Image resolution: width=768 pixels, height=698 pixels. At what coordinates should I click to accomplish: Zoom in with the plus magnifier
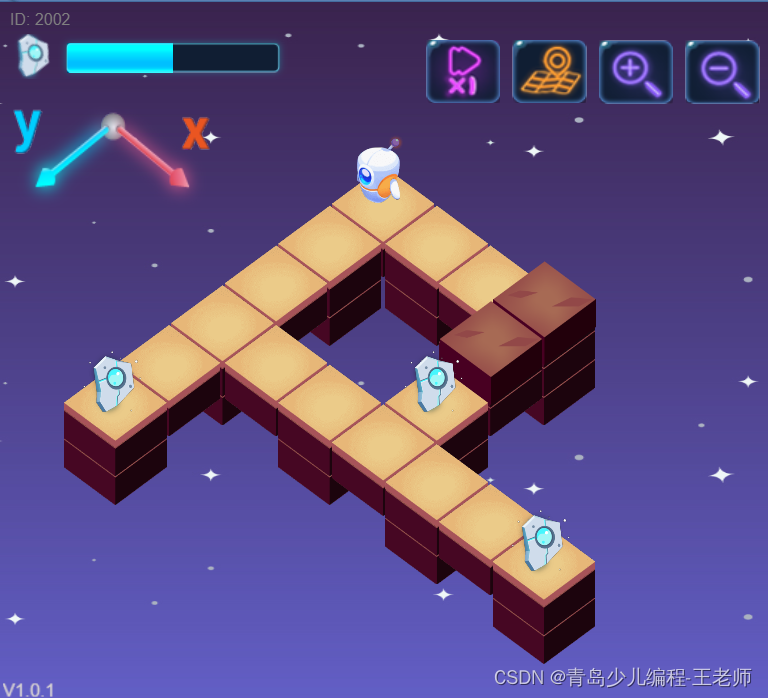(636, 71)
